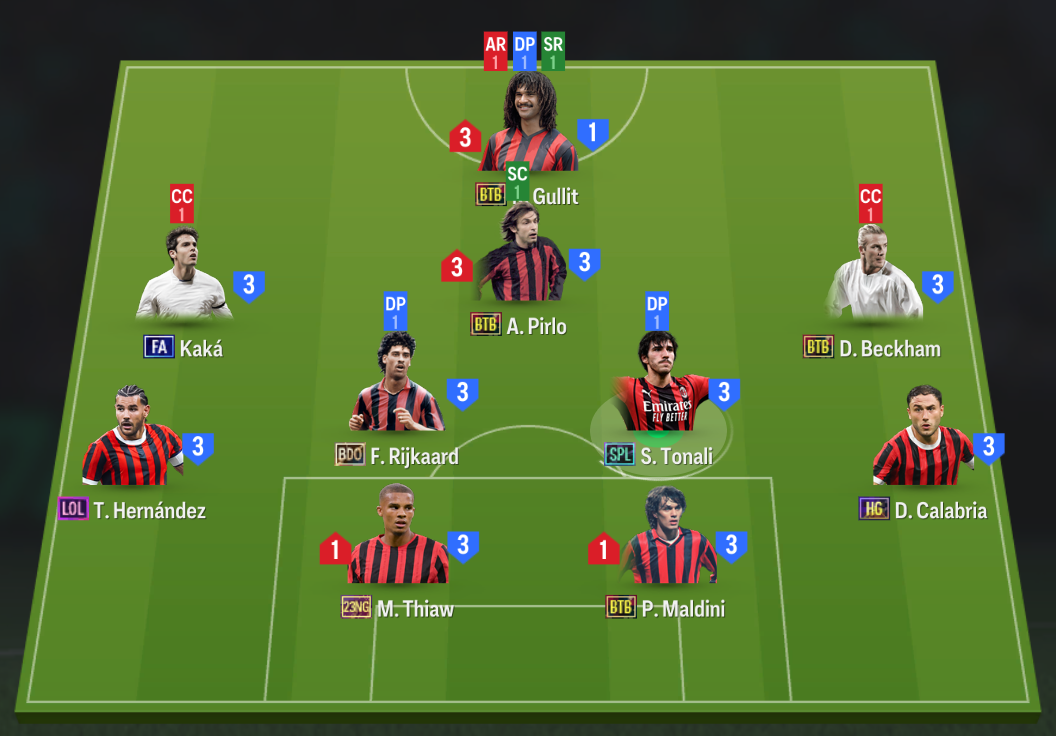
Task: Select Kaká on the left wing
Action: [185, 278]
